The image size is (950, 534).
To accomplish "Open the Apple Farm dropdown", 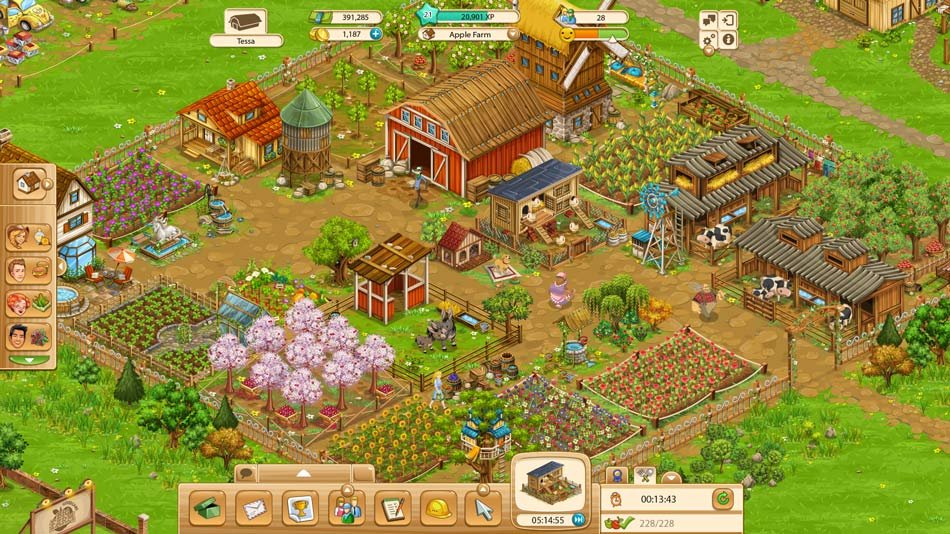I will (513, 33).
